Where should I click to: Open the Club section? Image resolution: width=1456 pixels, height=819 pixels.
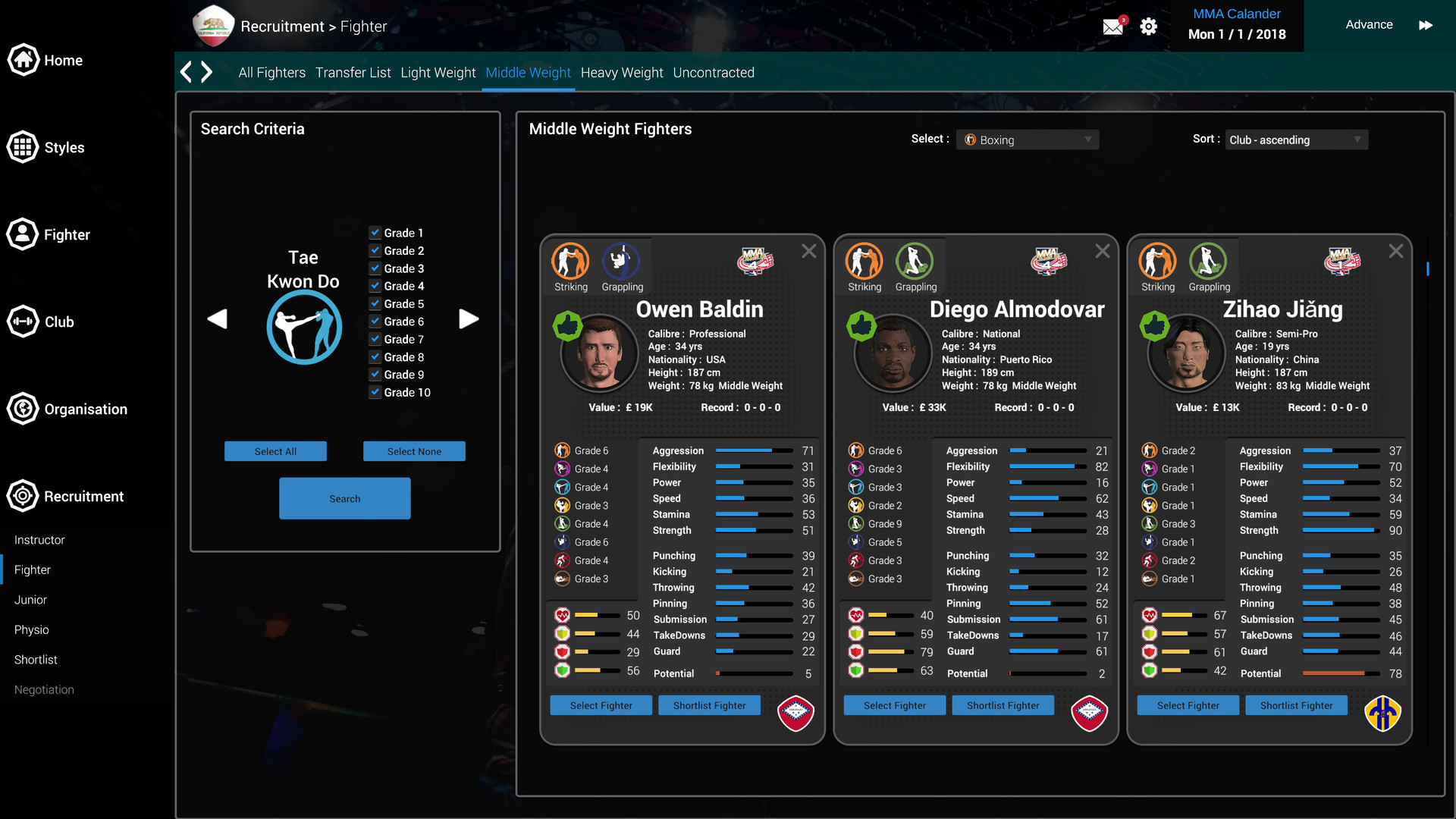point(23,322)
